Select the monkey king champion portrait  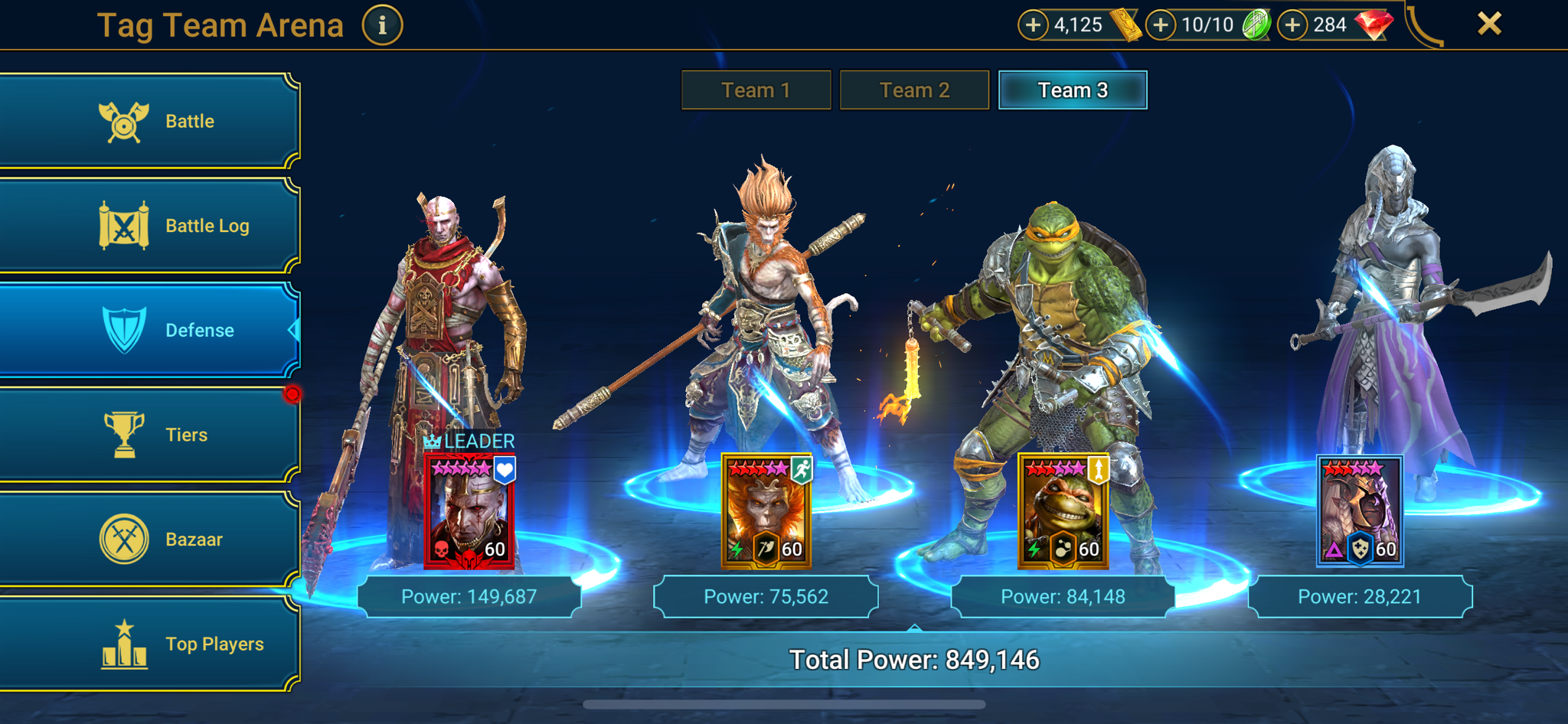click(x=766, y=511)
